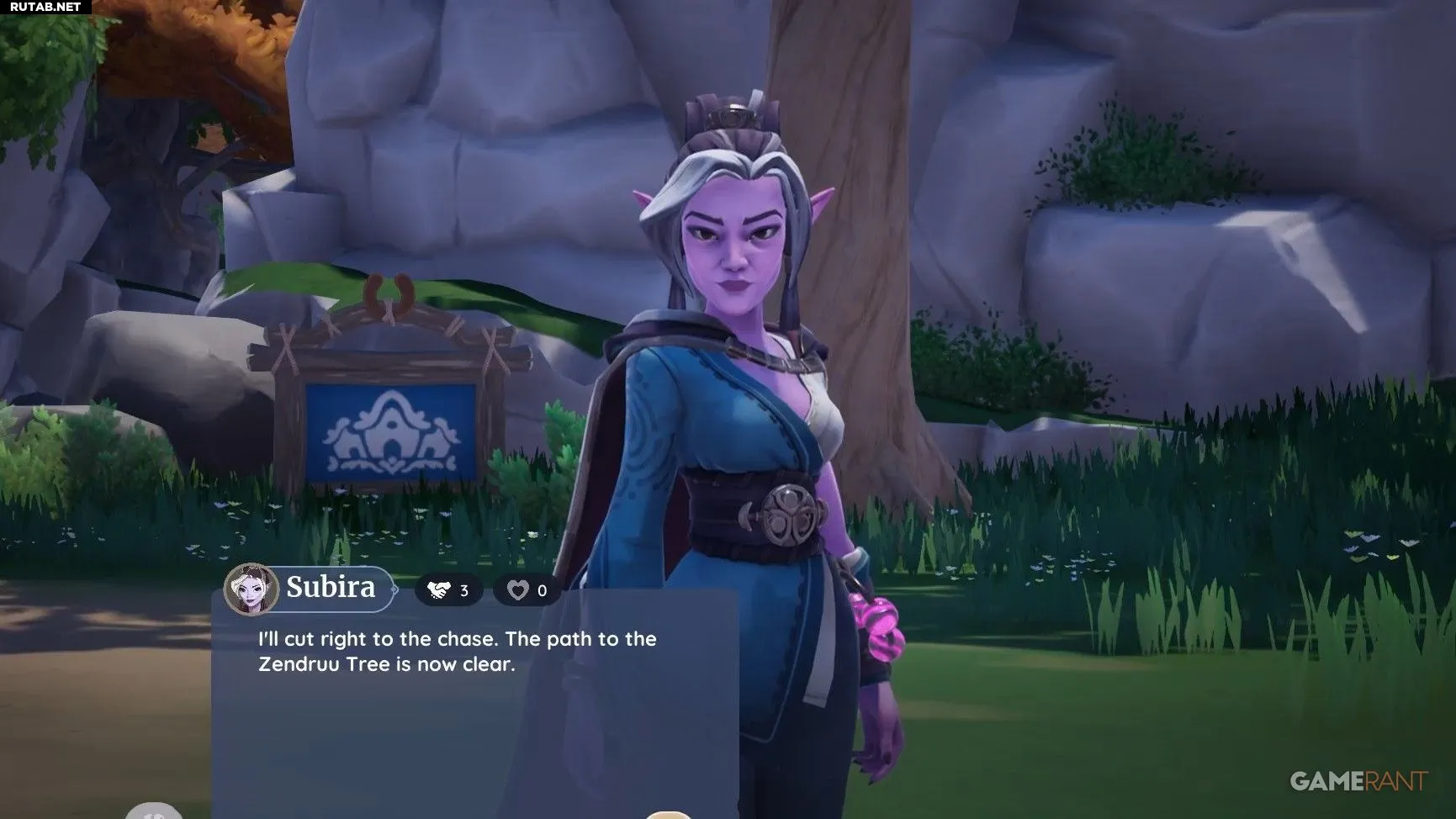Open the friendship level handshake badge
This screenshot has height=819, width=1456.
pyautogui.click(x=448, y=590)
